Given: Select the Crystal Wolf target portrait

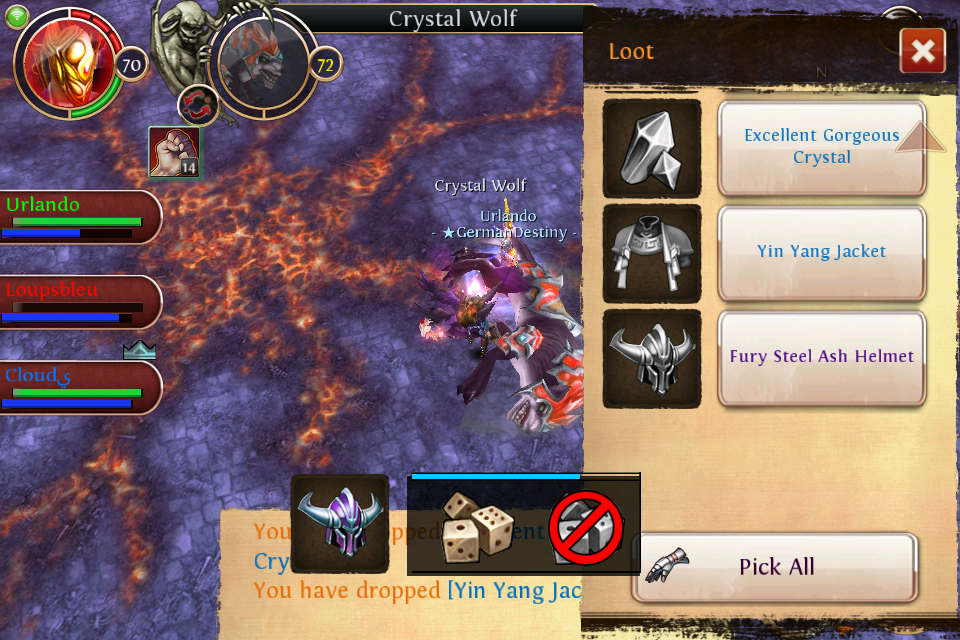Looking at the screenshot, I should [262, 65].
